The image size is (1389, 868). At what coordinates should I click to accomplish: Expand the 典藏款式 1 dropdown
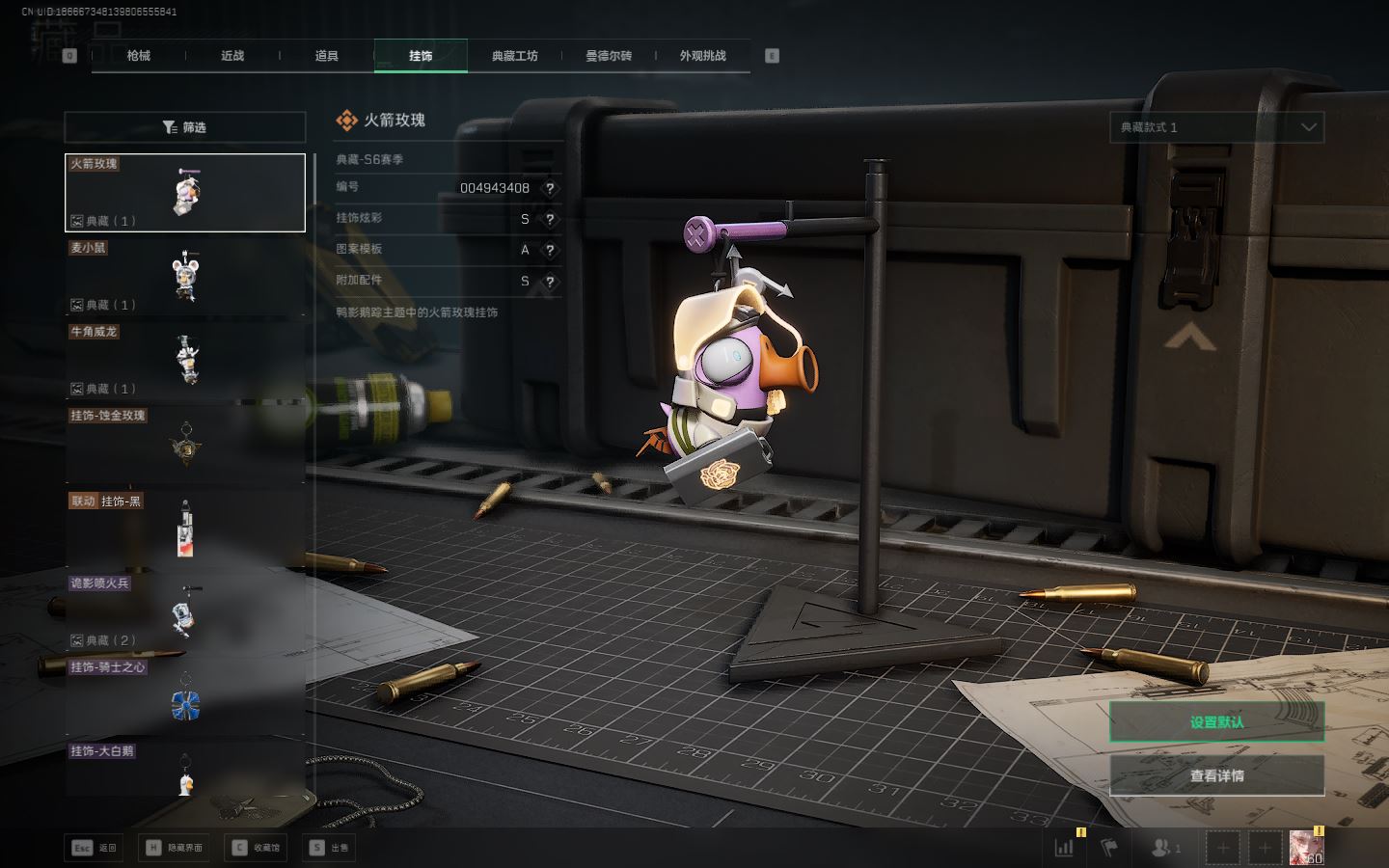[1216, 127]
